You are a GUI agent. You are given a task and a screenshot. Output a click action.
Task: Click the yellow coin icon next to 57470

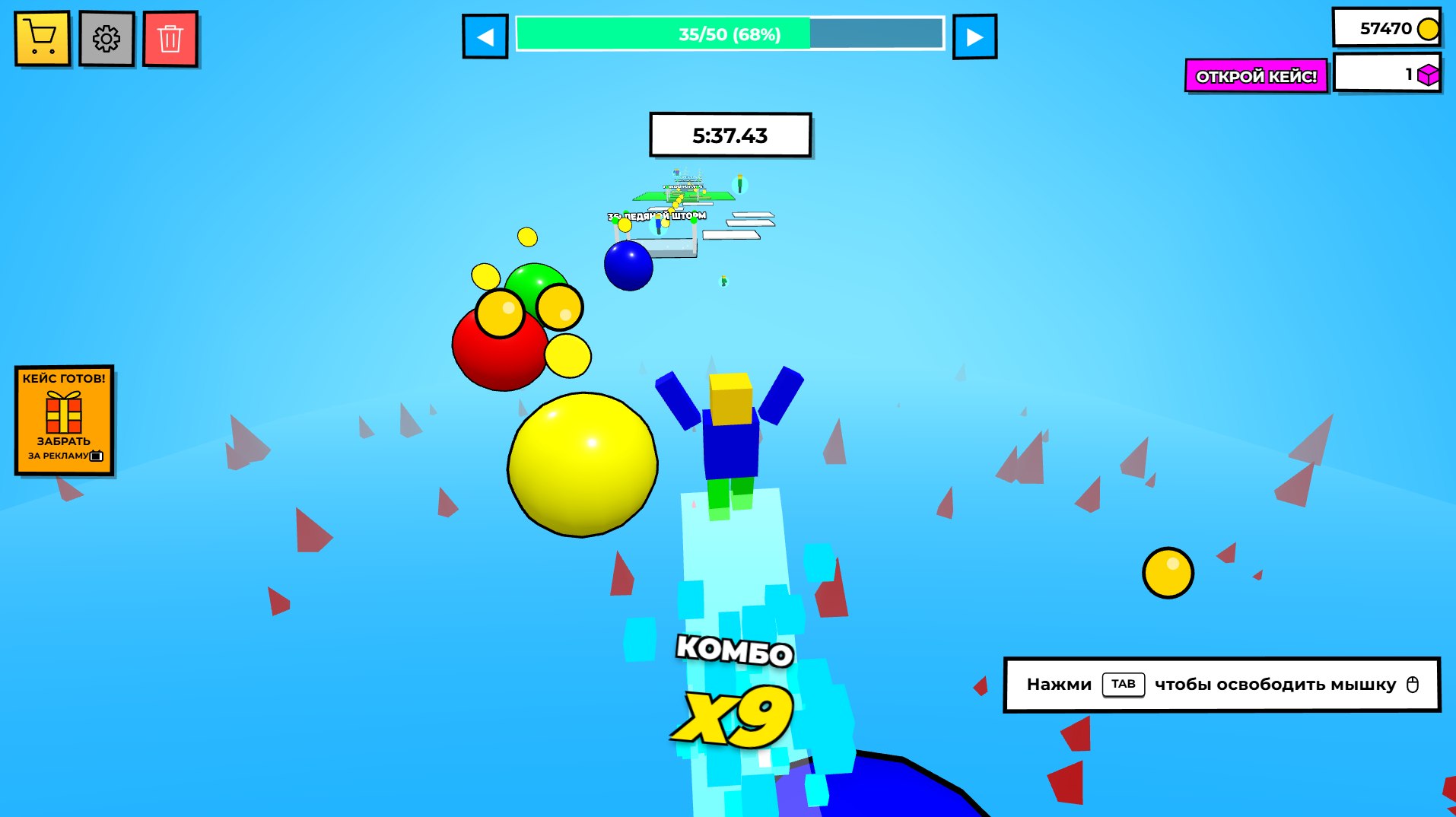pyautogui.click(x=1427, y=29)
